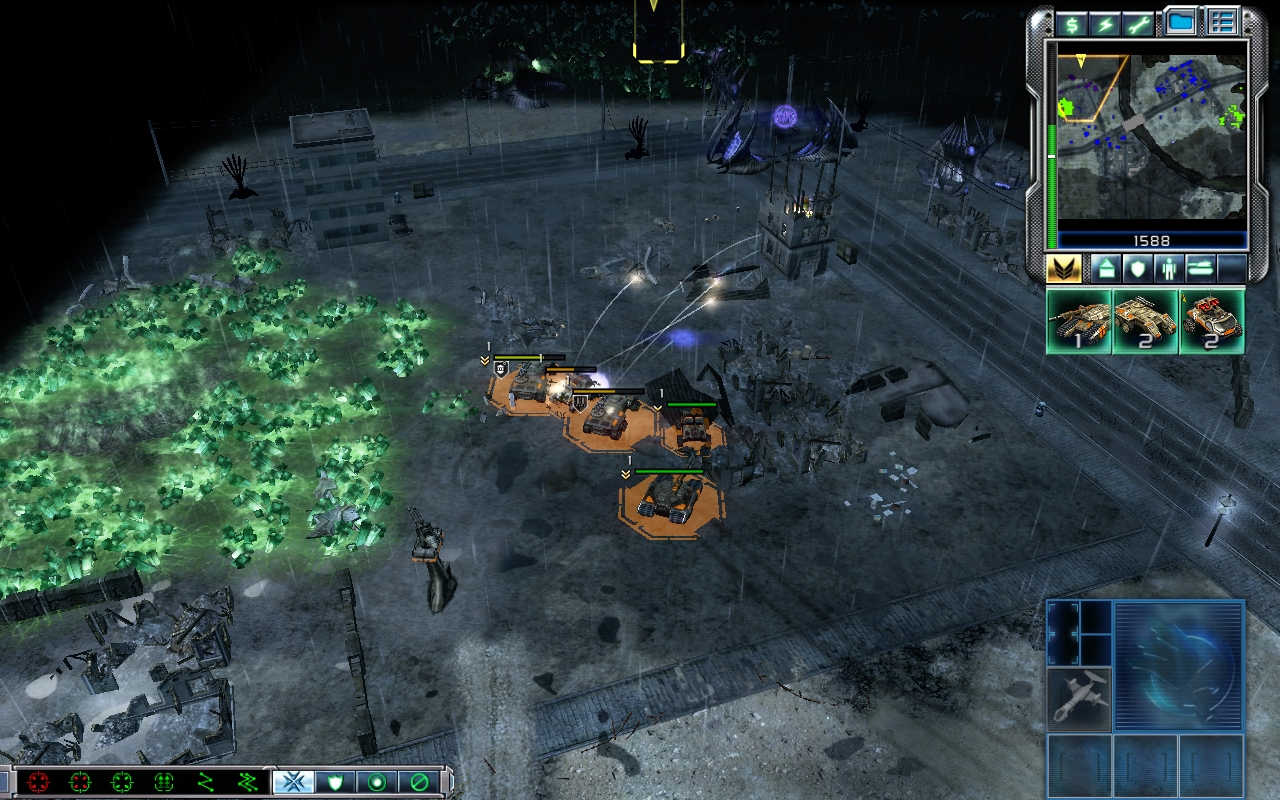Open the blue folder menu button
The image size is (1280, 800).
pyautogui.click(x=1182, y=22)
